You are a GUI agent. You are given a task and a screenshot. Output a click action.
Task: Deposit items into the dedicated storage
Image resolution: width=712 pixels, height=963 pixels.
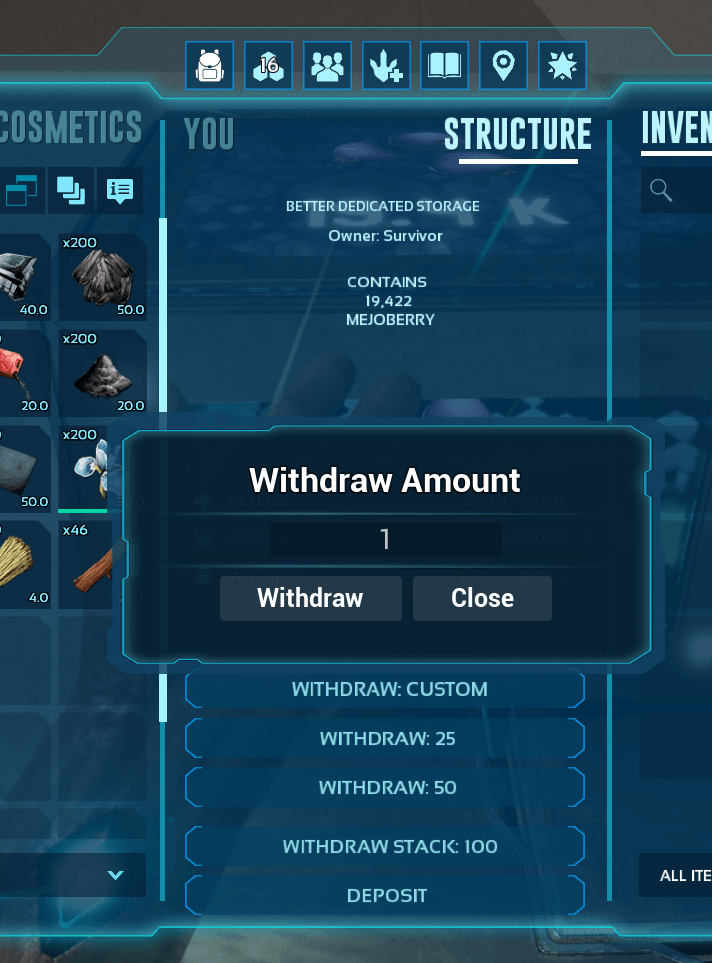pyautogui.click(x=387, y=895)
